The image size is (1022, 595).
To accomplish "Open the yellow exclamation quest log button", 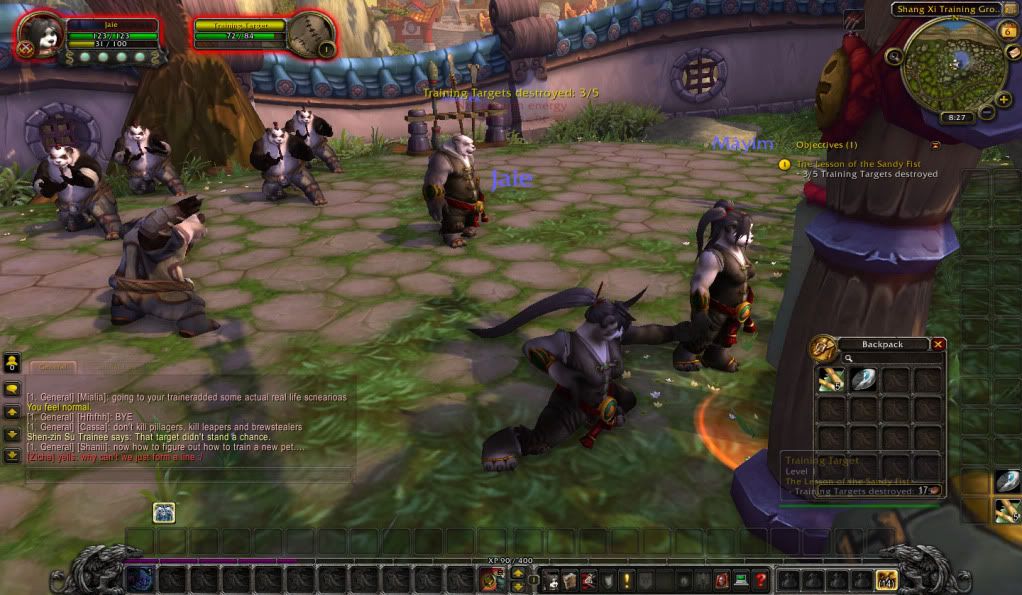I will (626, 579).
